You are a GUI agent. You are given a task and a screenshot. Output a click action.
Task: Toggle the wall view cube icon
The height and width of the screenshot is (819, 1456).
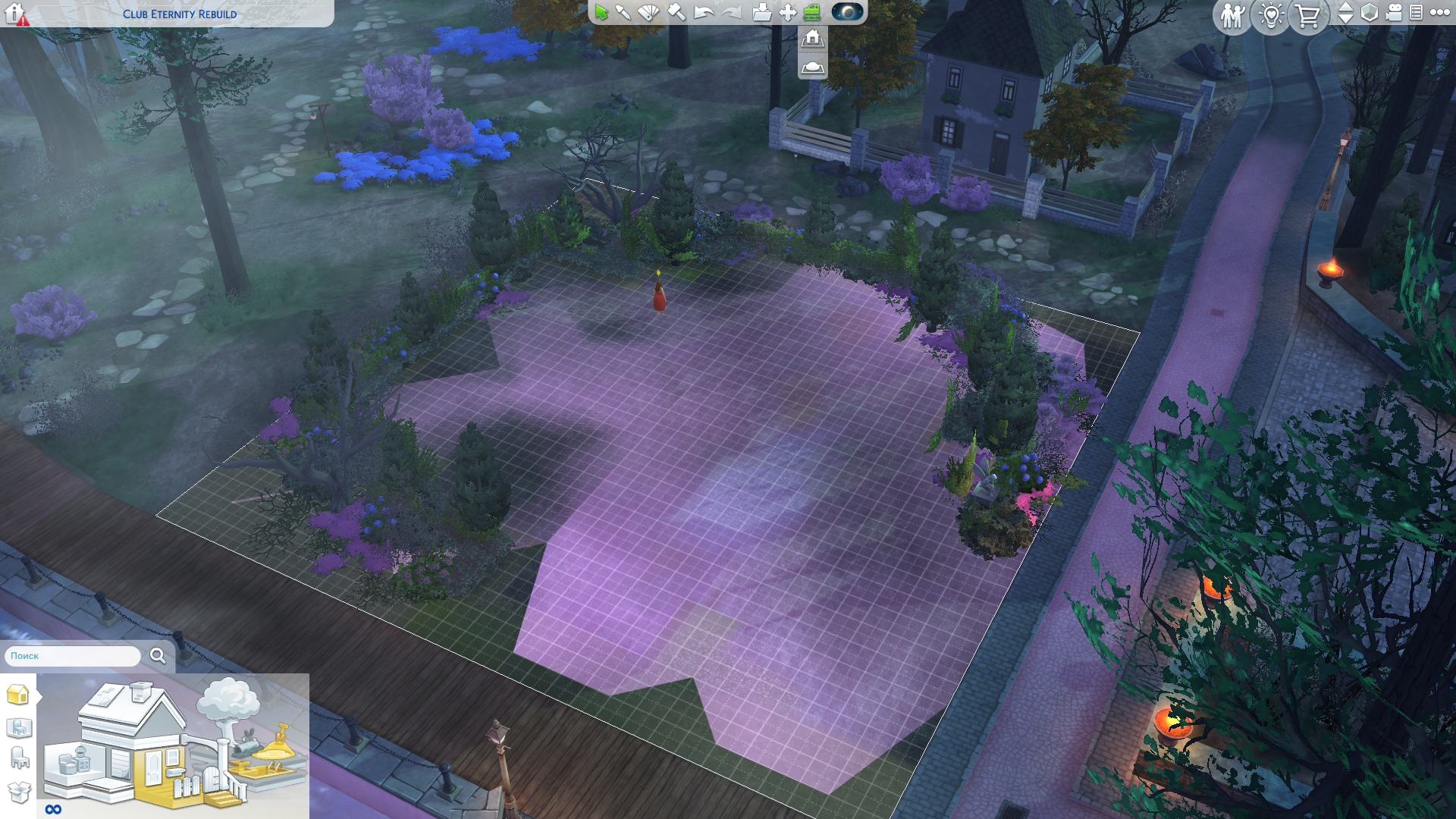tap(1370, 13)
